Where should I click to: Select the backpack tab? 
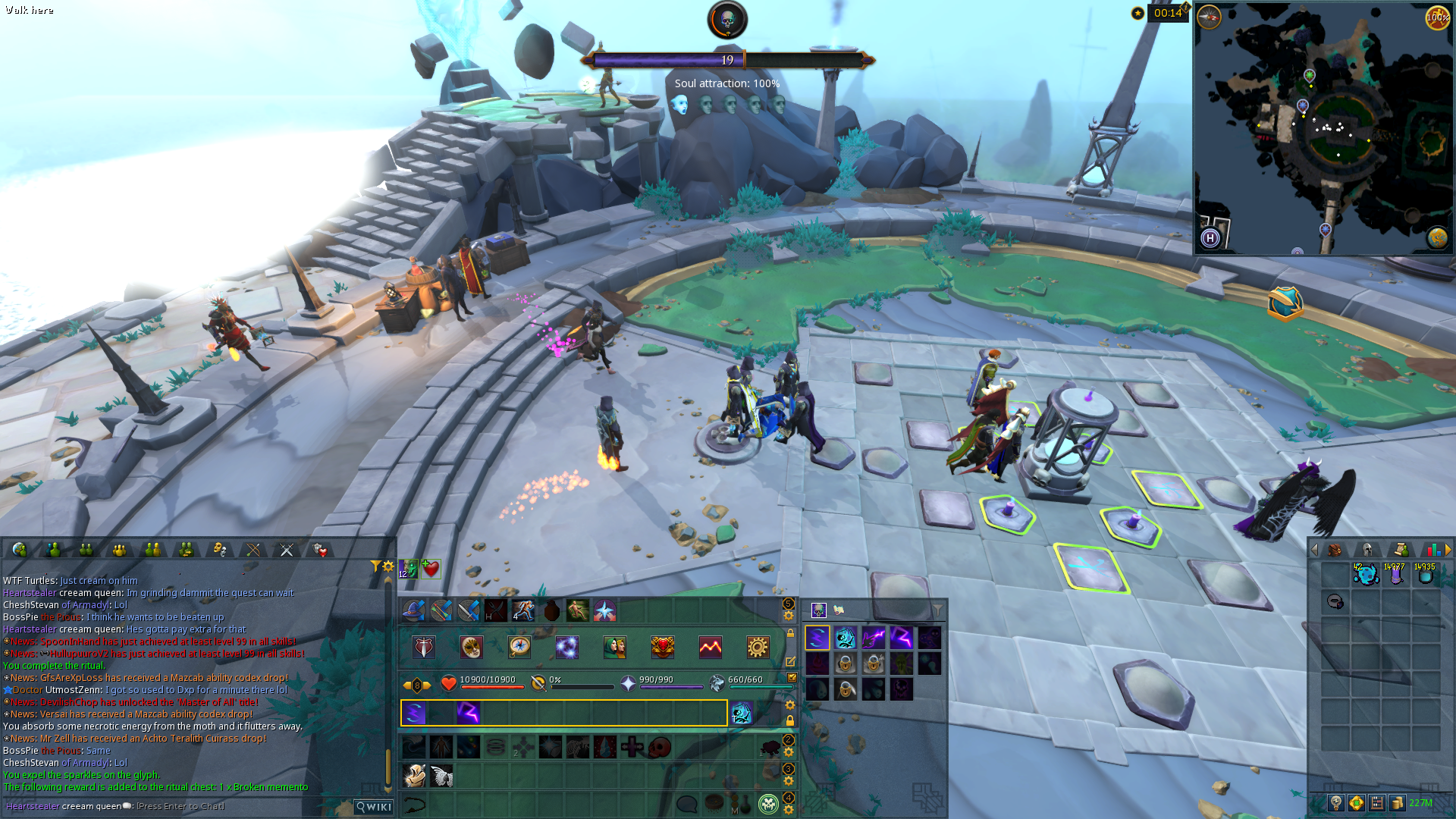(x=1335, y=550)
